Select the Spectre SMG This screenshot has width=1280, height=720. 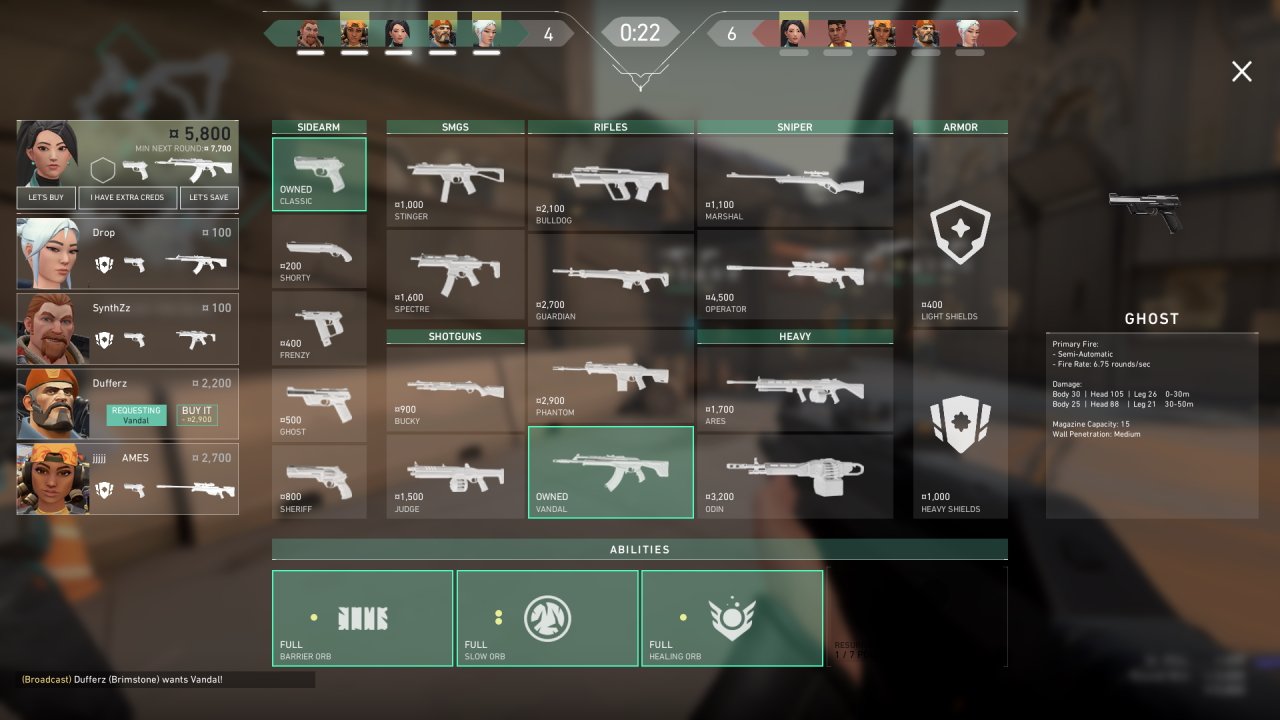[x=455, y=274]
